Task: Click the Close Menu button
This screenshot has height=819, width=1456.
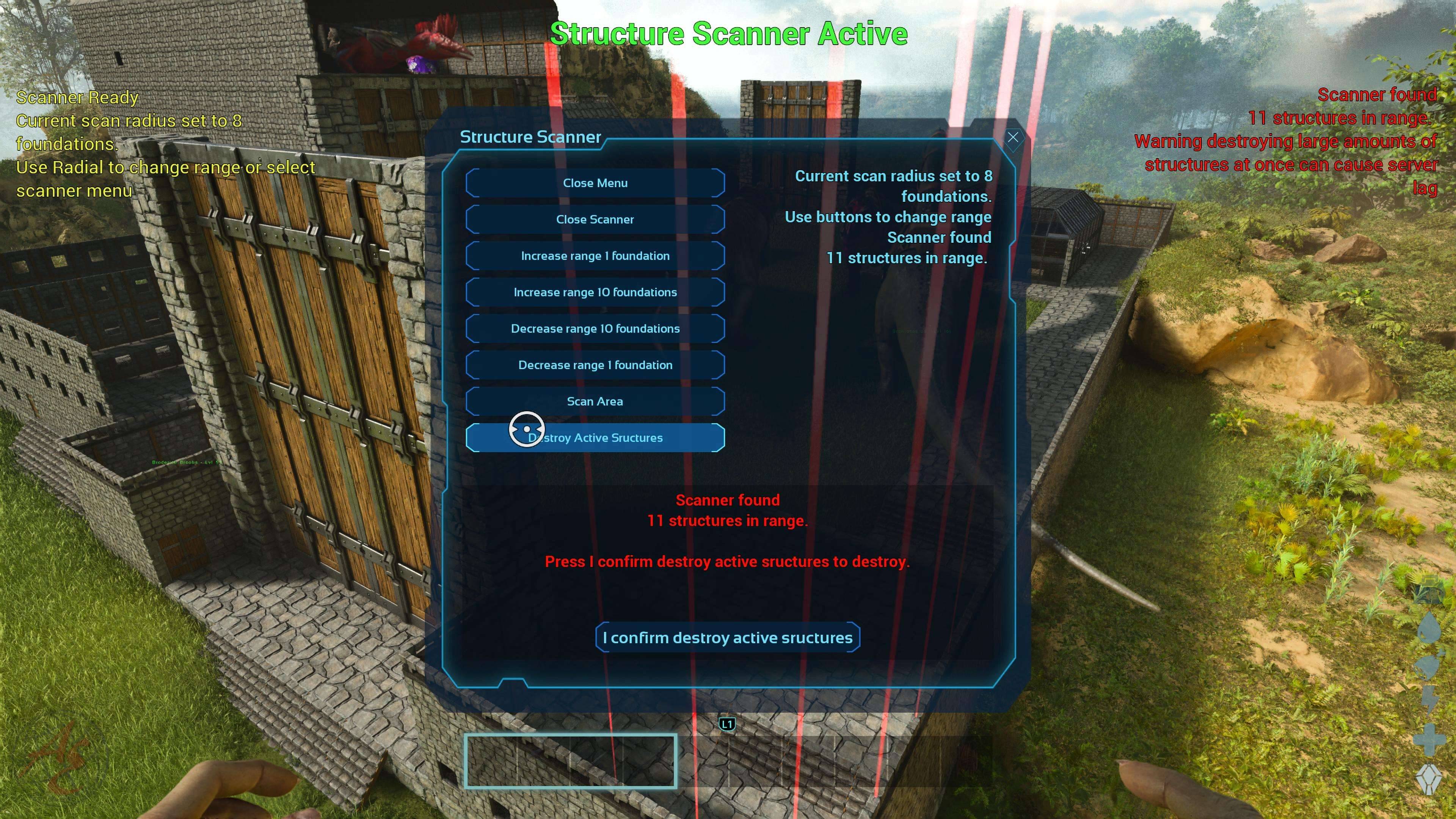Action: [x=595, y=183]
